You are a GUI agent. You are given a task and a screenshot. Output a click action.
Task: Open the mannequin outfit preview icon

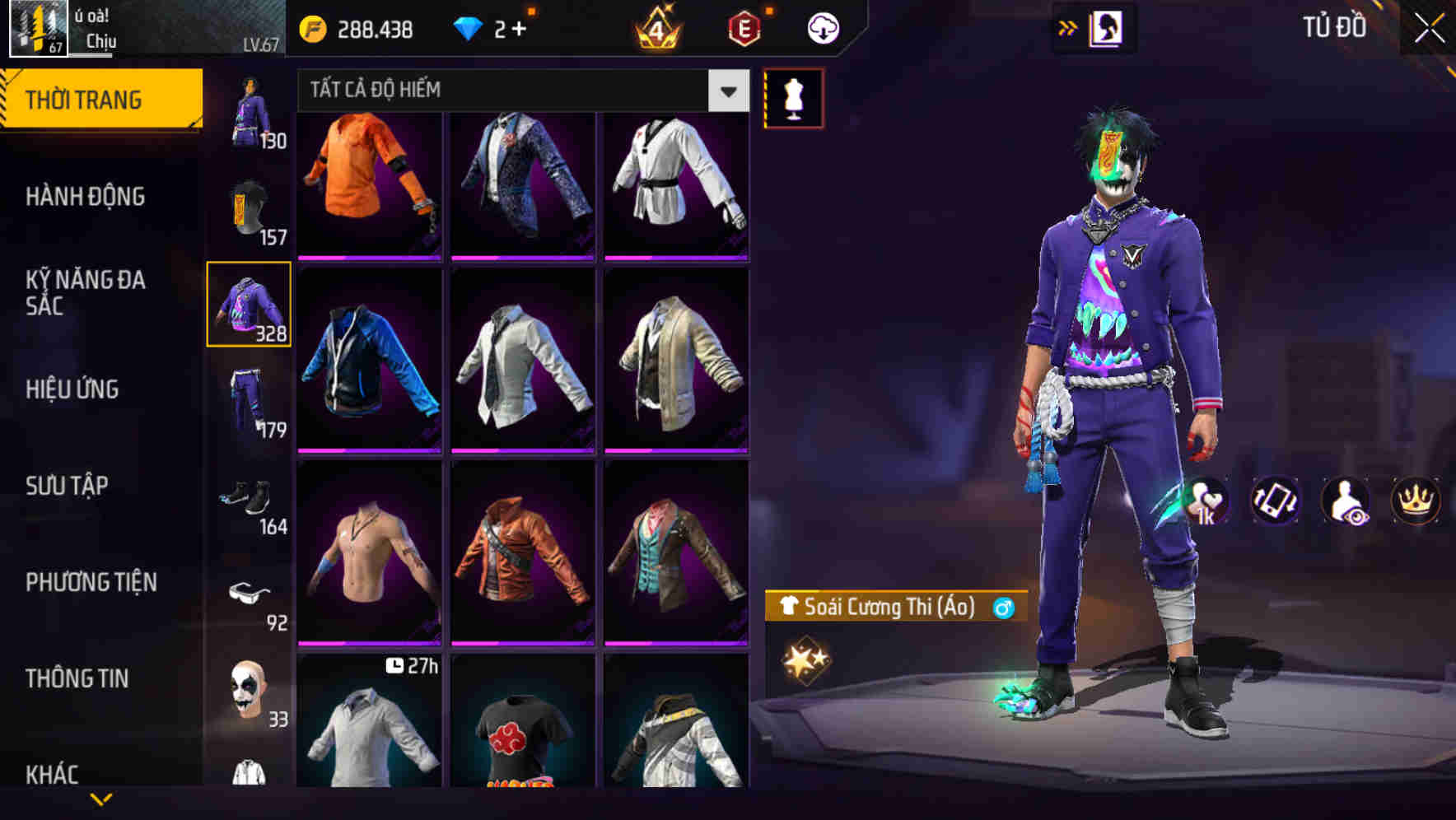pyautogui.click(x=795, y=97)
